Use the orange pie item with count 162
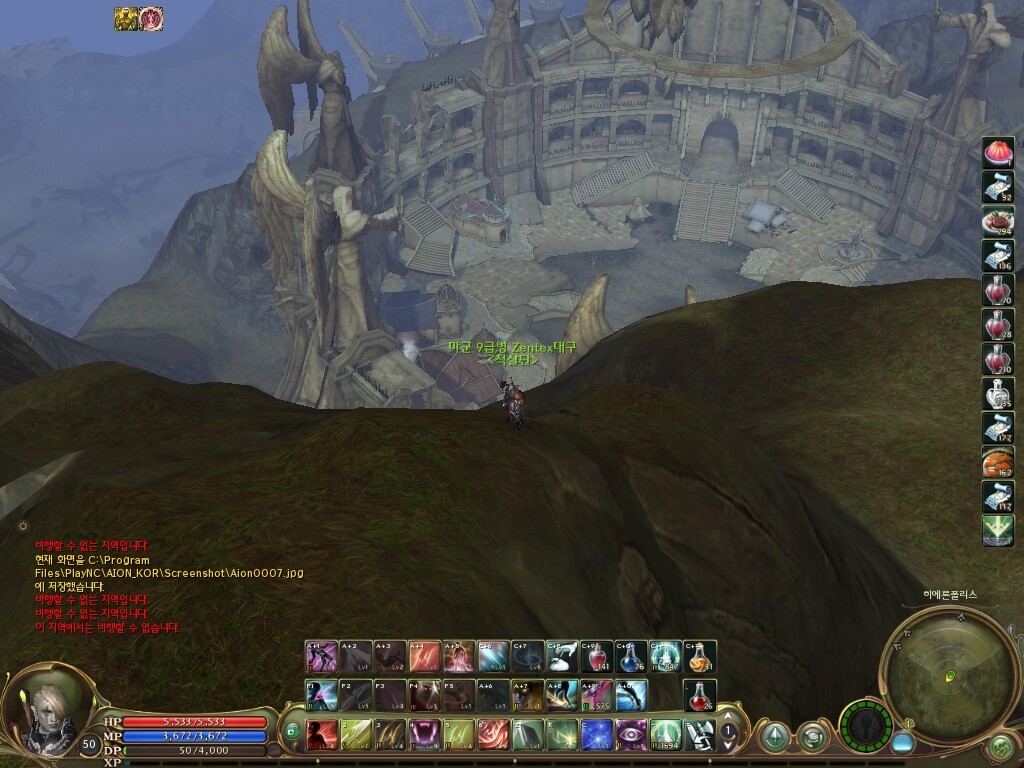The width and height of the screenshot is (1024, 768). tap(997, 459)
